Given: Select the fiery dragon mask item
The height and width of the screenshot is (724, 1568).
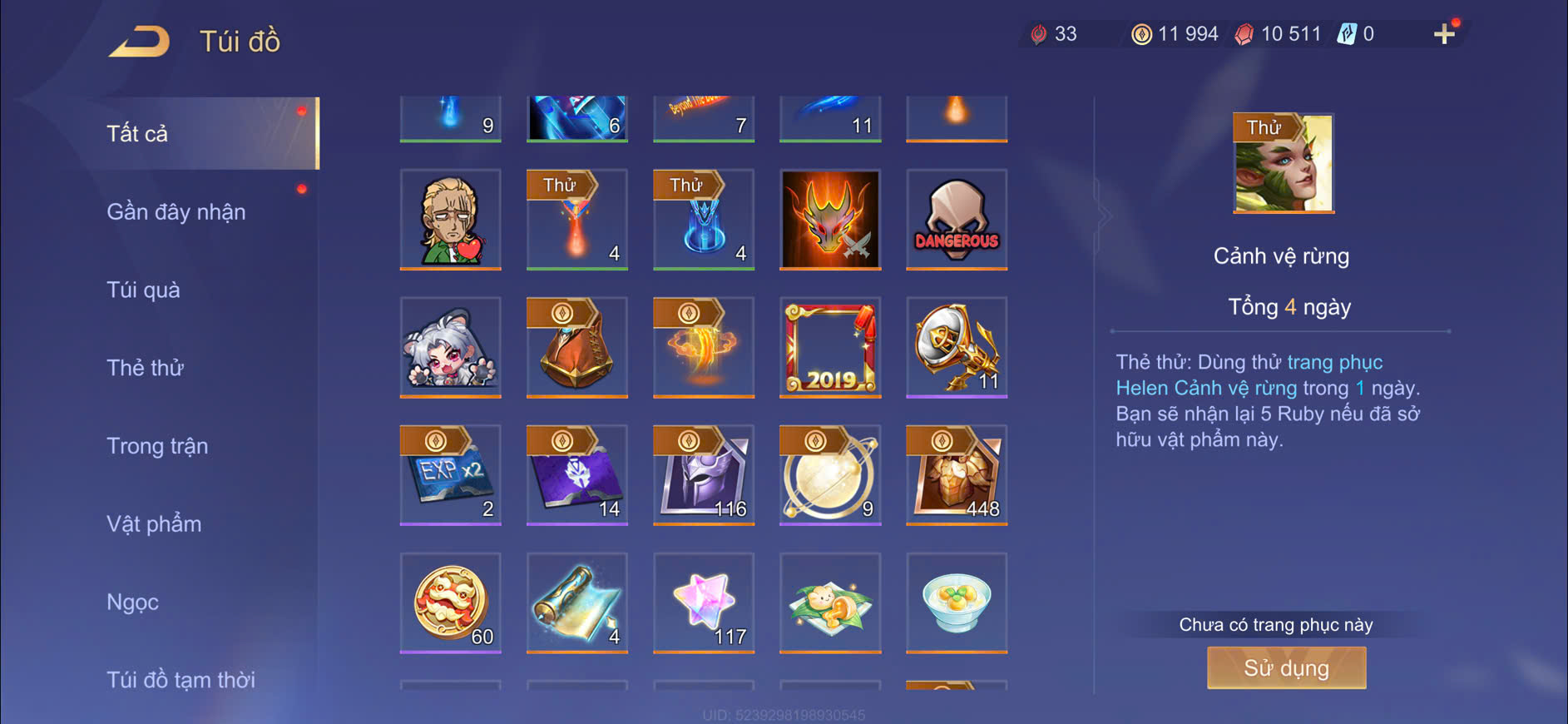Looking at the screenshot, I should [830, 220].
